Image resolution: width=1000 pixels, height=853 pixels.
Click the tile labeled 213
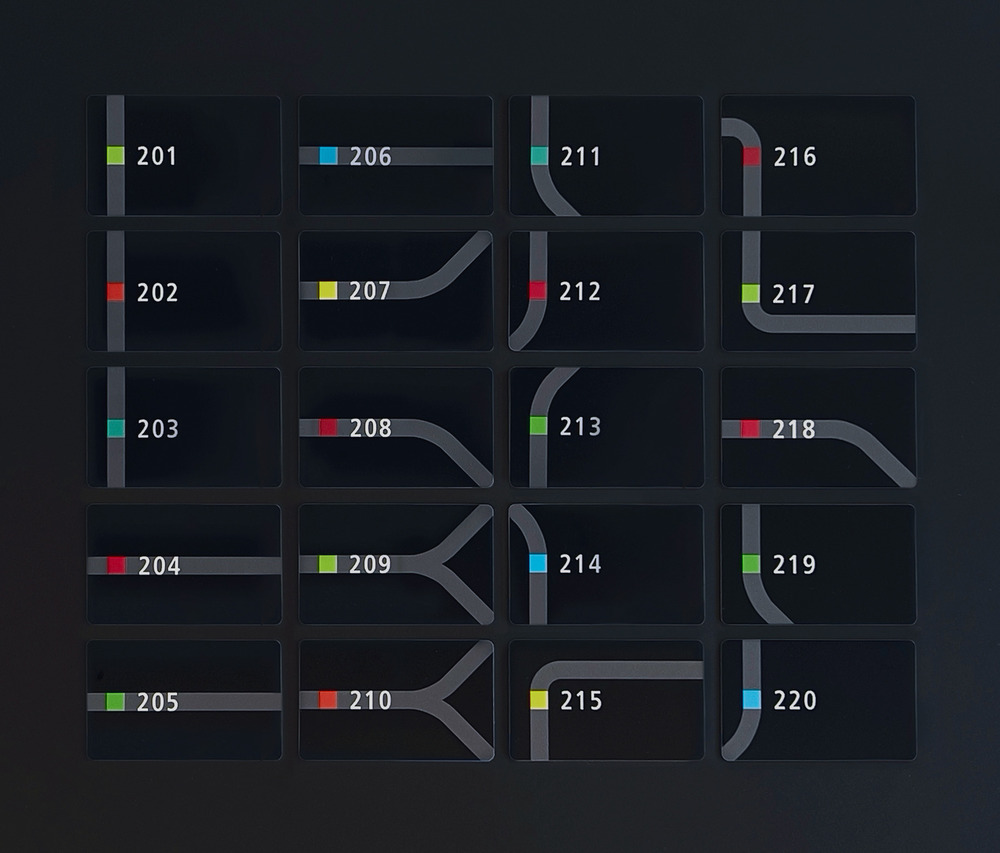(607, 428)
